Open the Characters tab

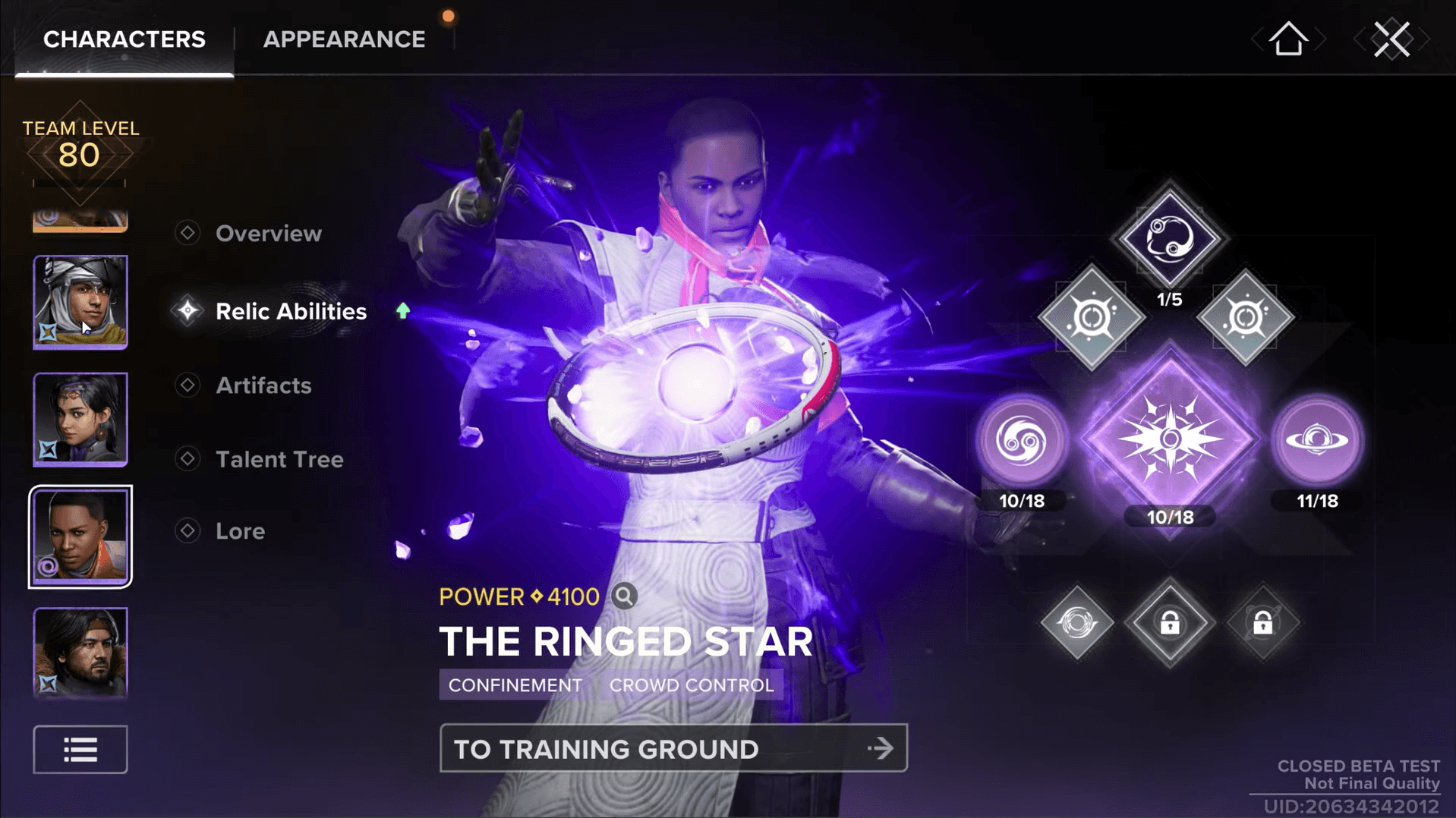tap(124, 39)
